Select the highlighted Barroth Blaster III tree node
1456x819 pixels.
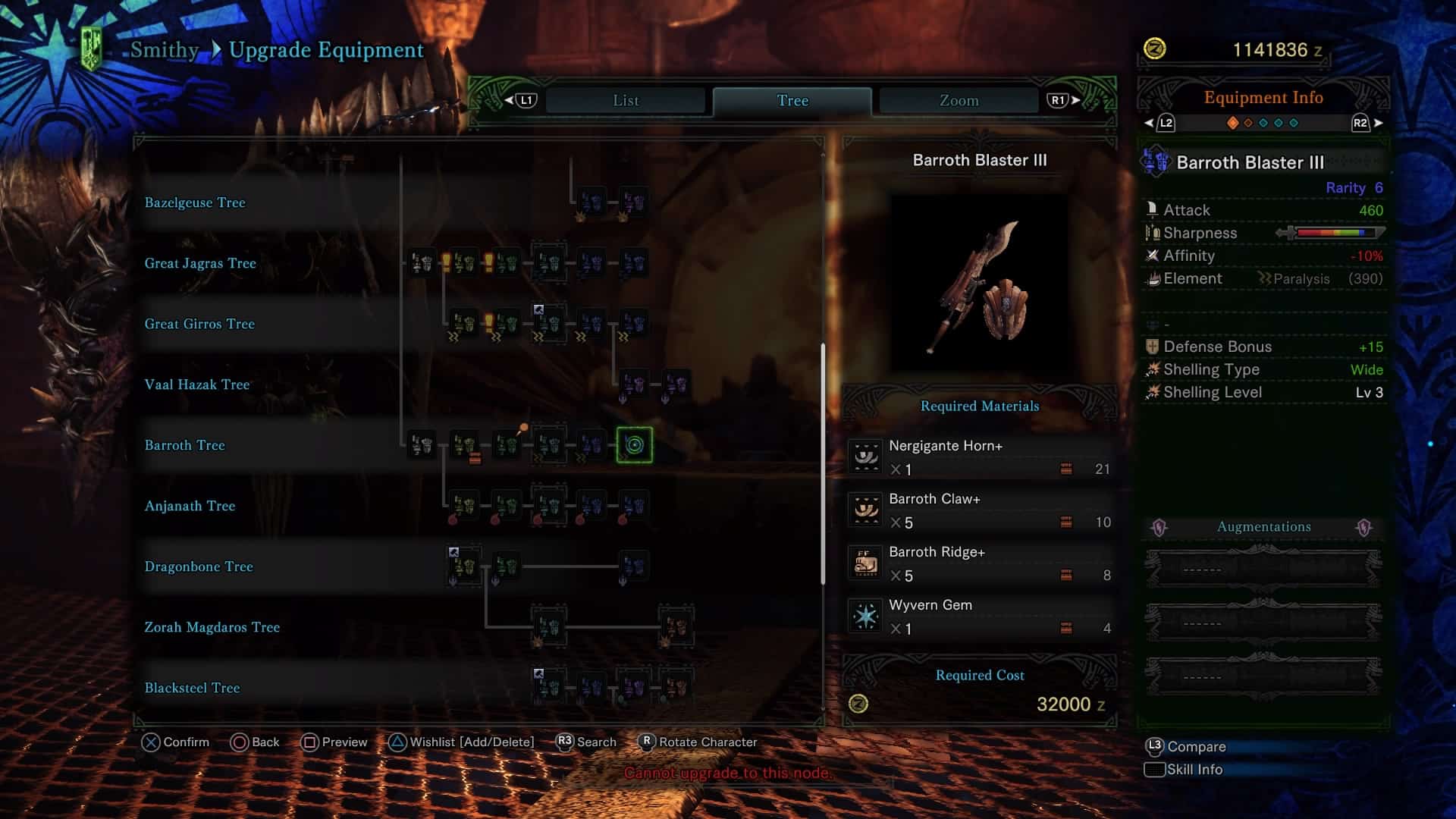coord(634,446)
